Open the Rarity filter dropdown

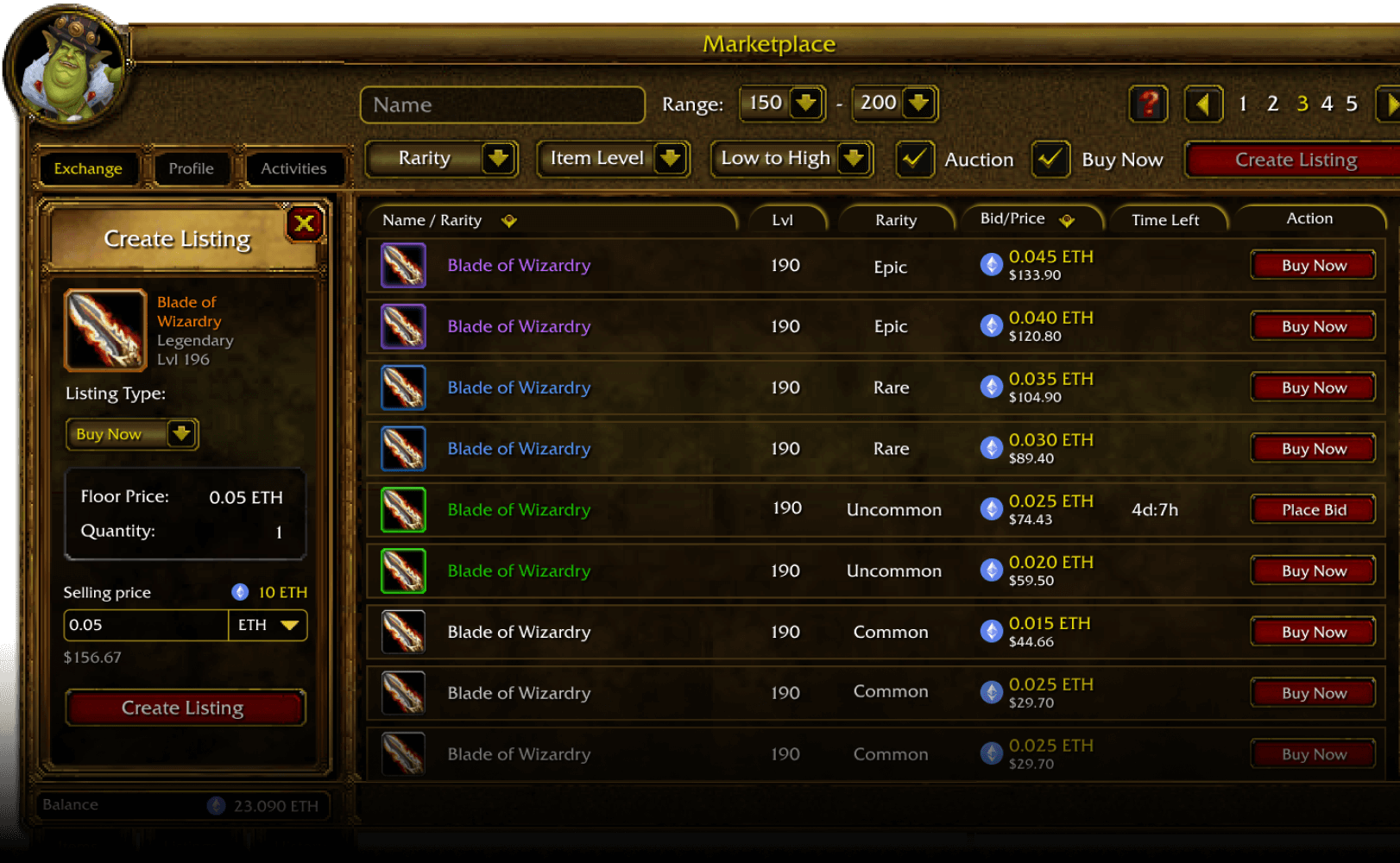442,159
